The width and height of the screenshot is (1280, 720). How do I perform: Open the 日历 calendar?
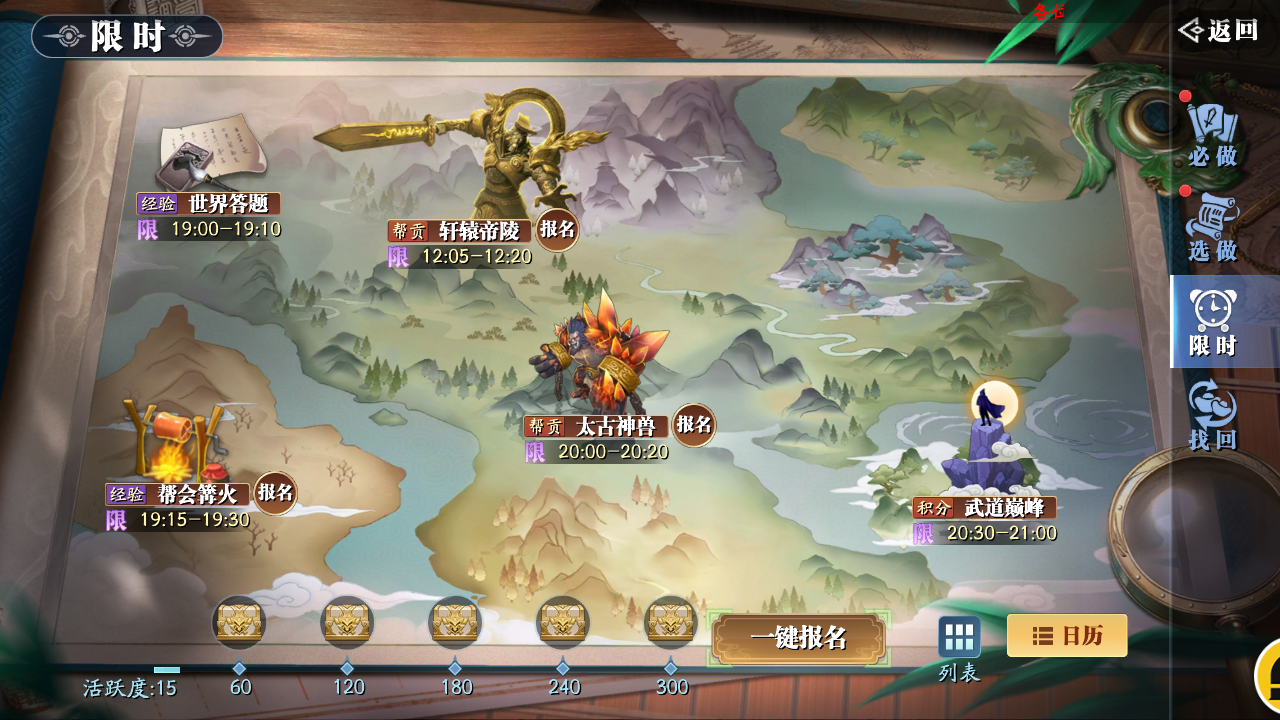click(1066, 636)
